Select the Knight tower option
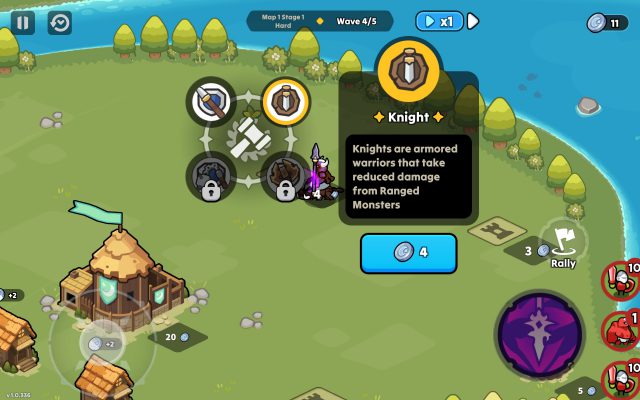This screenshot has width=640, height=400. coord(286,101)
